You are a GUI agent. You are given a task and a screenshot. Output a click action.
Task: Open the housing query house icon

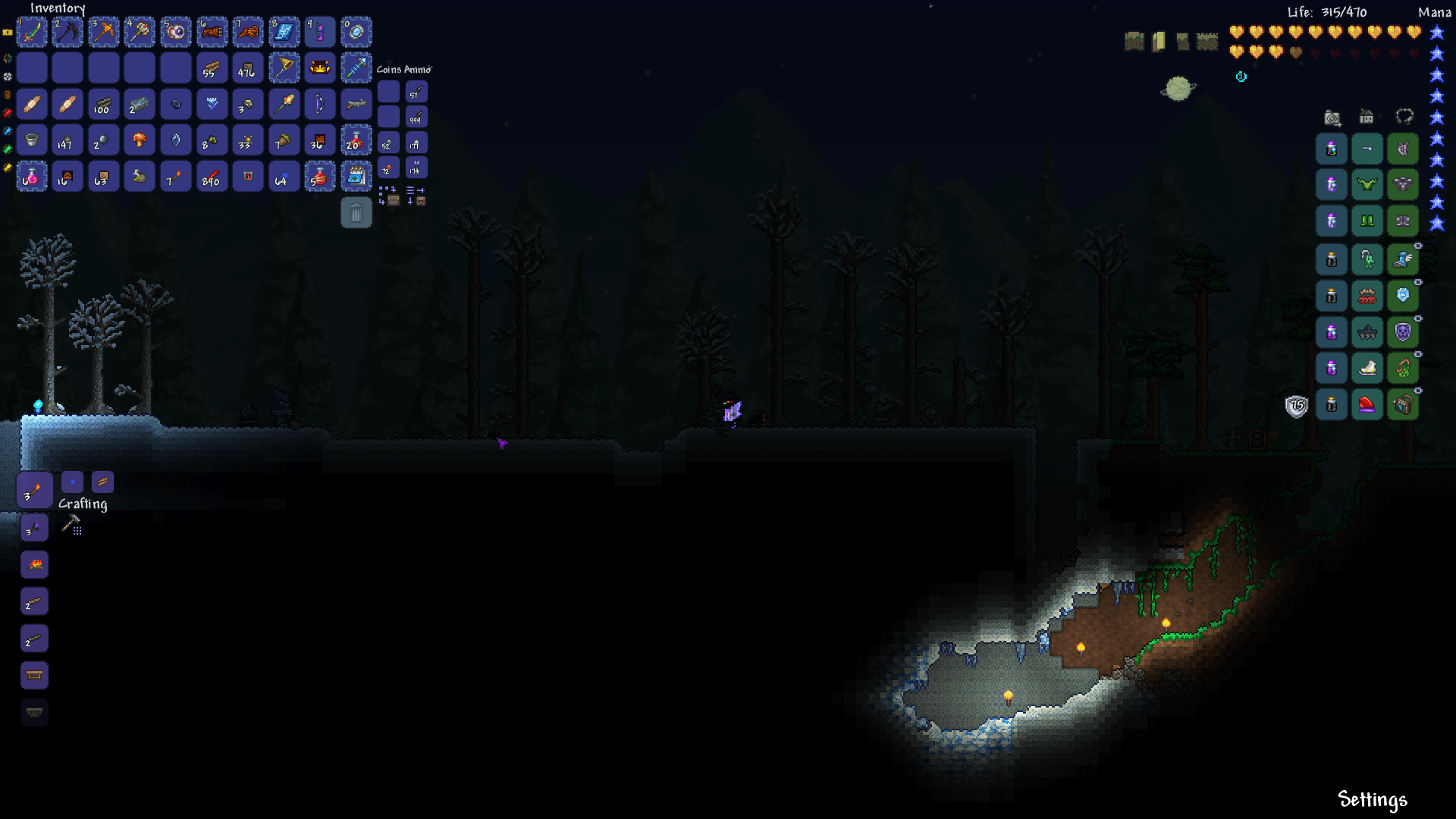click(x=1365, y=118)
